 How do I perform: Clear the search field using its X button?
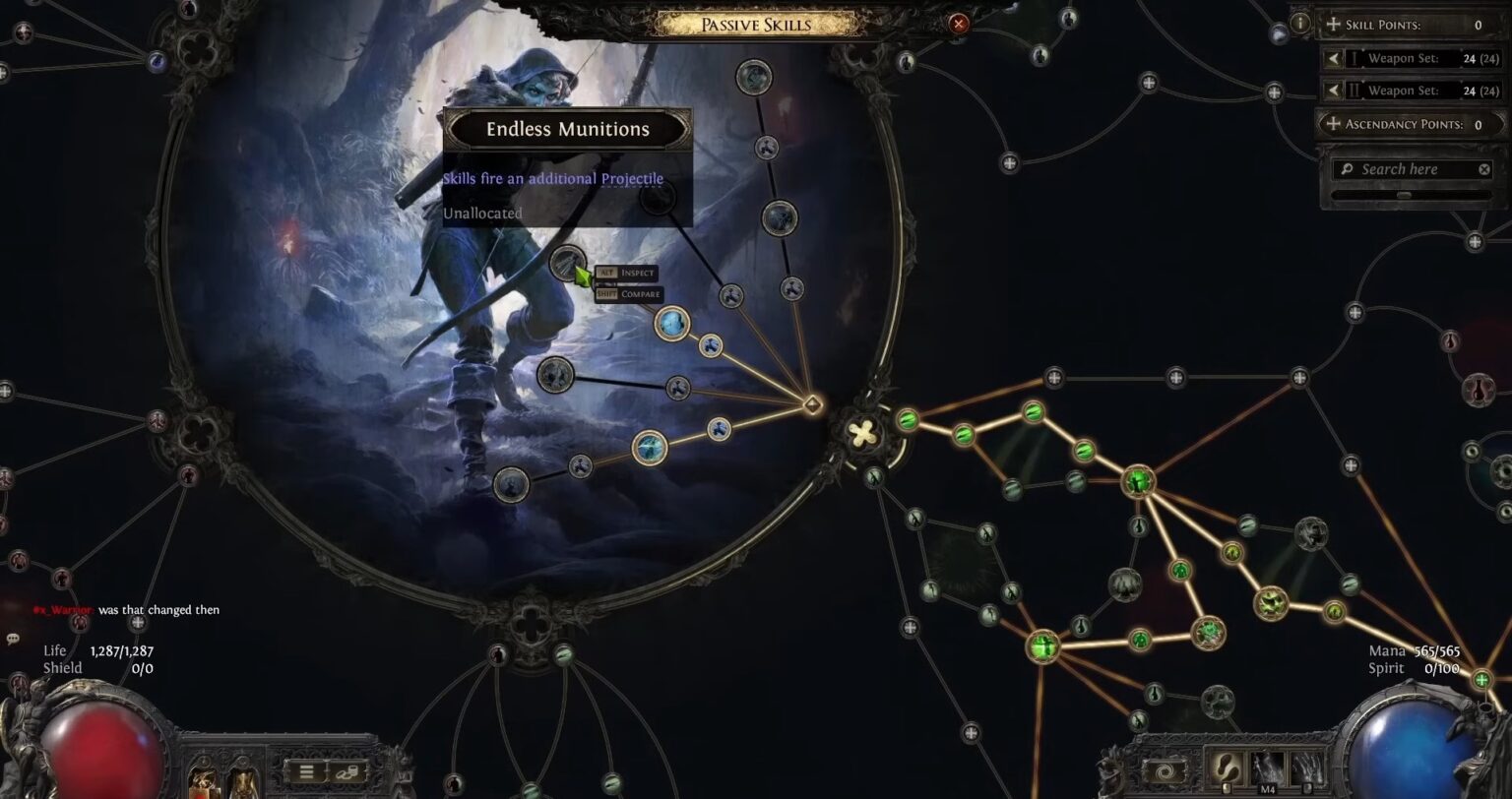(x=1484, y=168)
